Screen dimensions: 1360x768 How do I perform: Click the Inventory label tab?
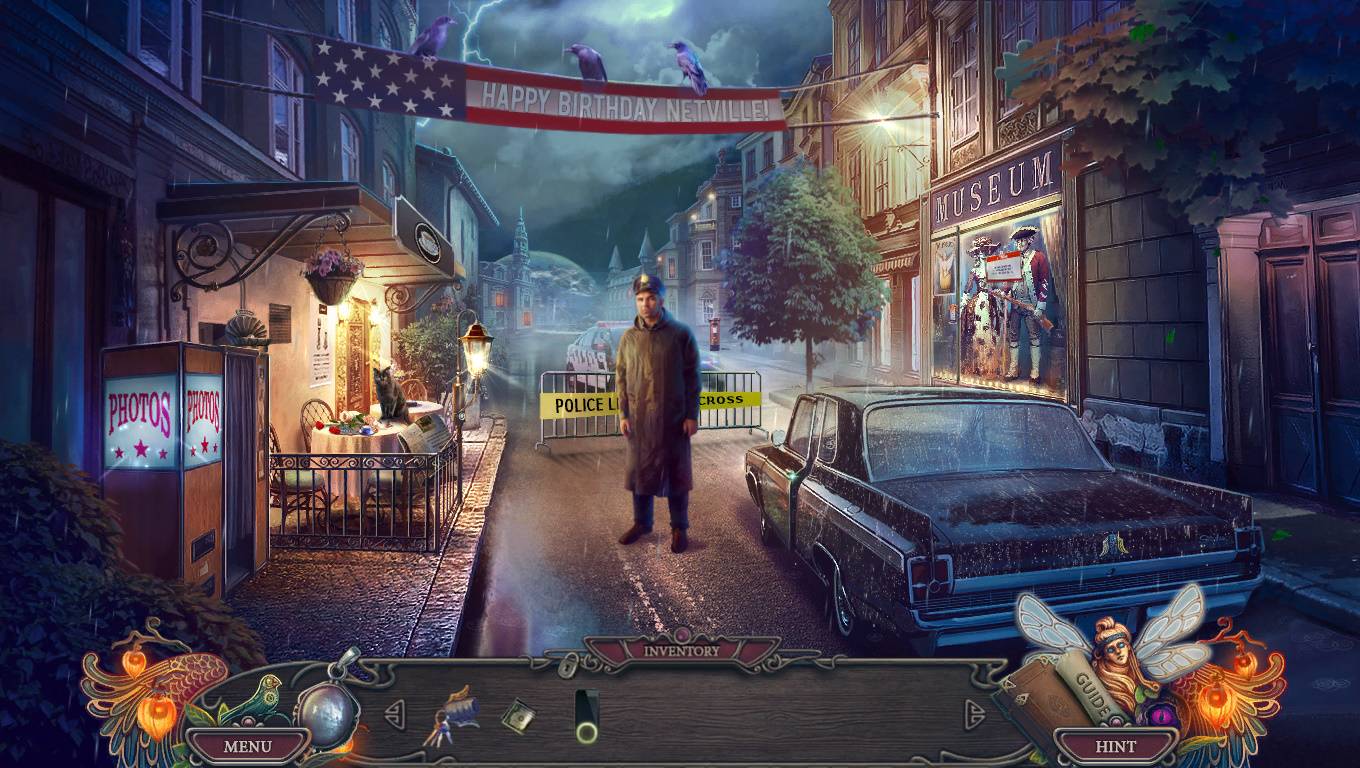(681, 651)
